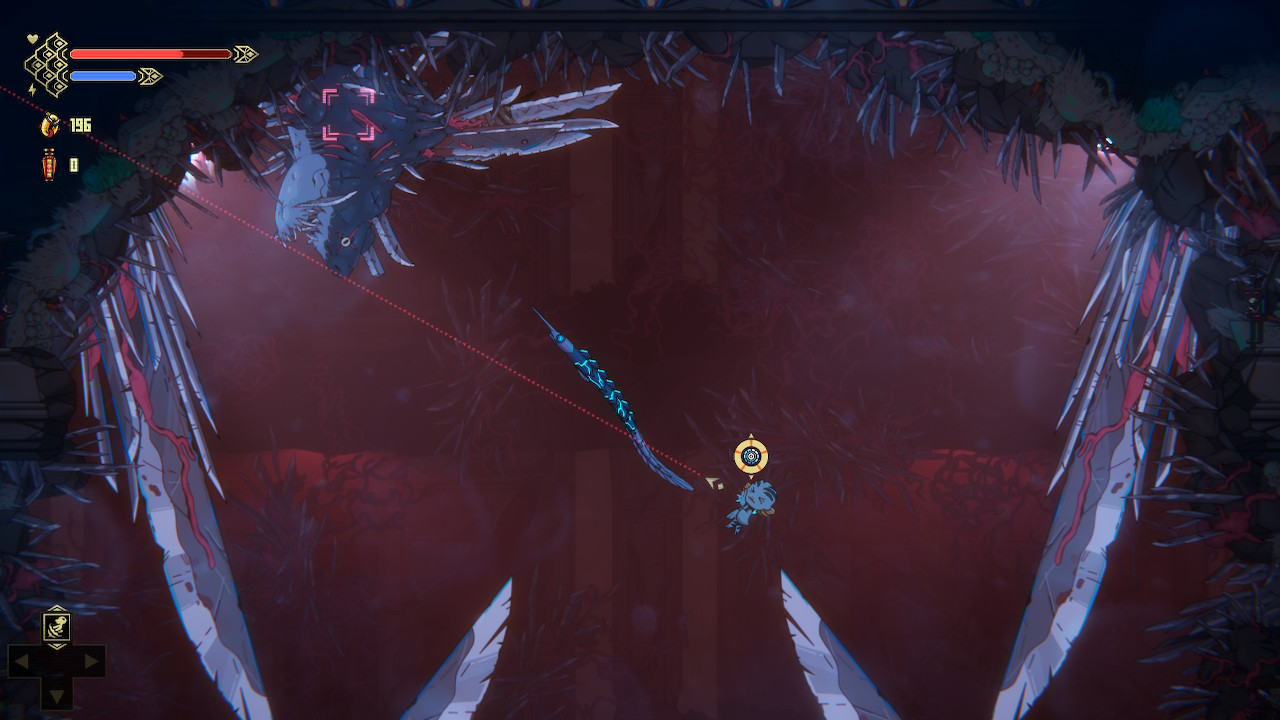The width and height of the screenshot is (1280, 720).
Task: Click the lightning bolt stamina icon
Action: click(x=32, y=89)
